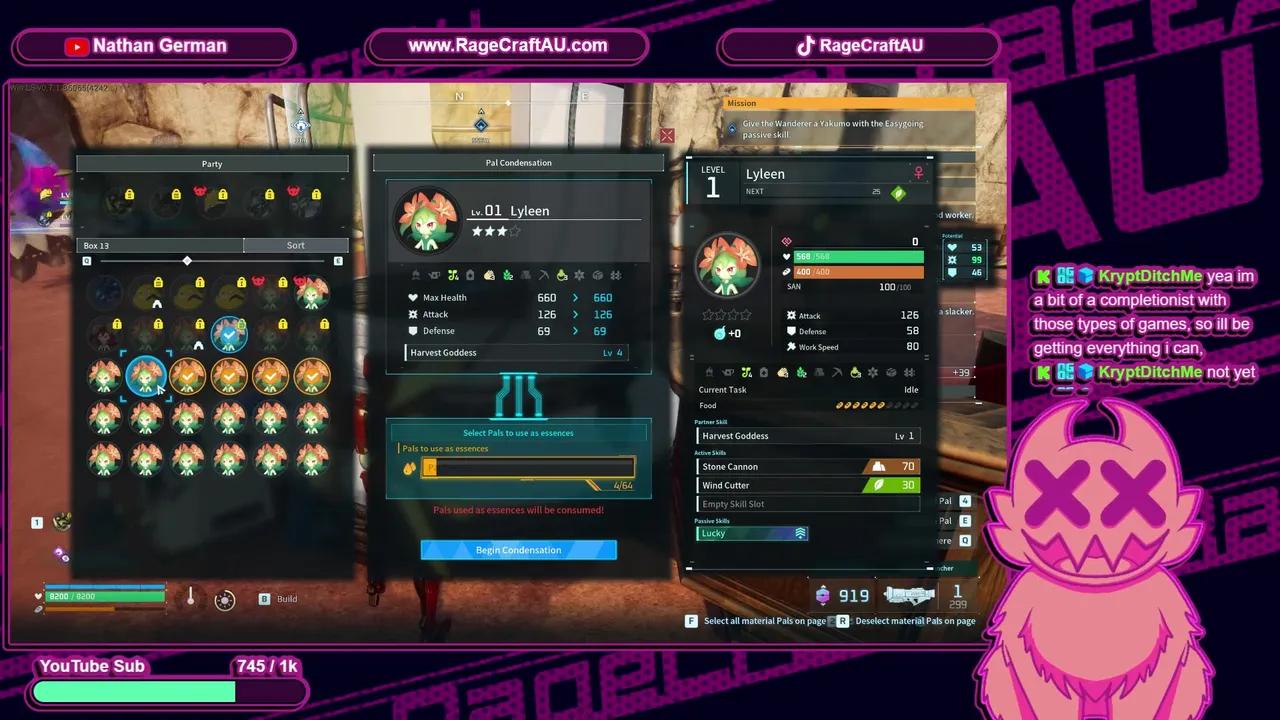Click the Medicine Production work icon
The height and width of the screenshot is (720, 1280).
pyautogui.click(x=561, y=275)
